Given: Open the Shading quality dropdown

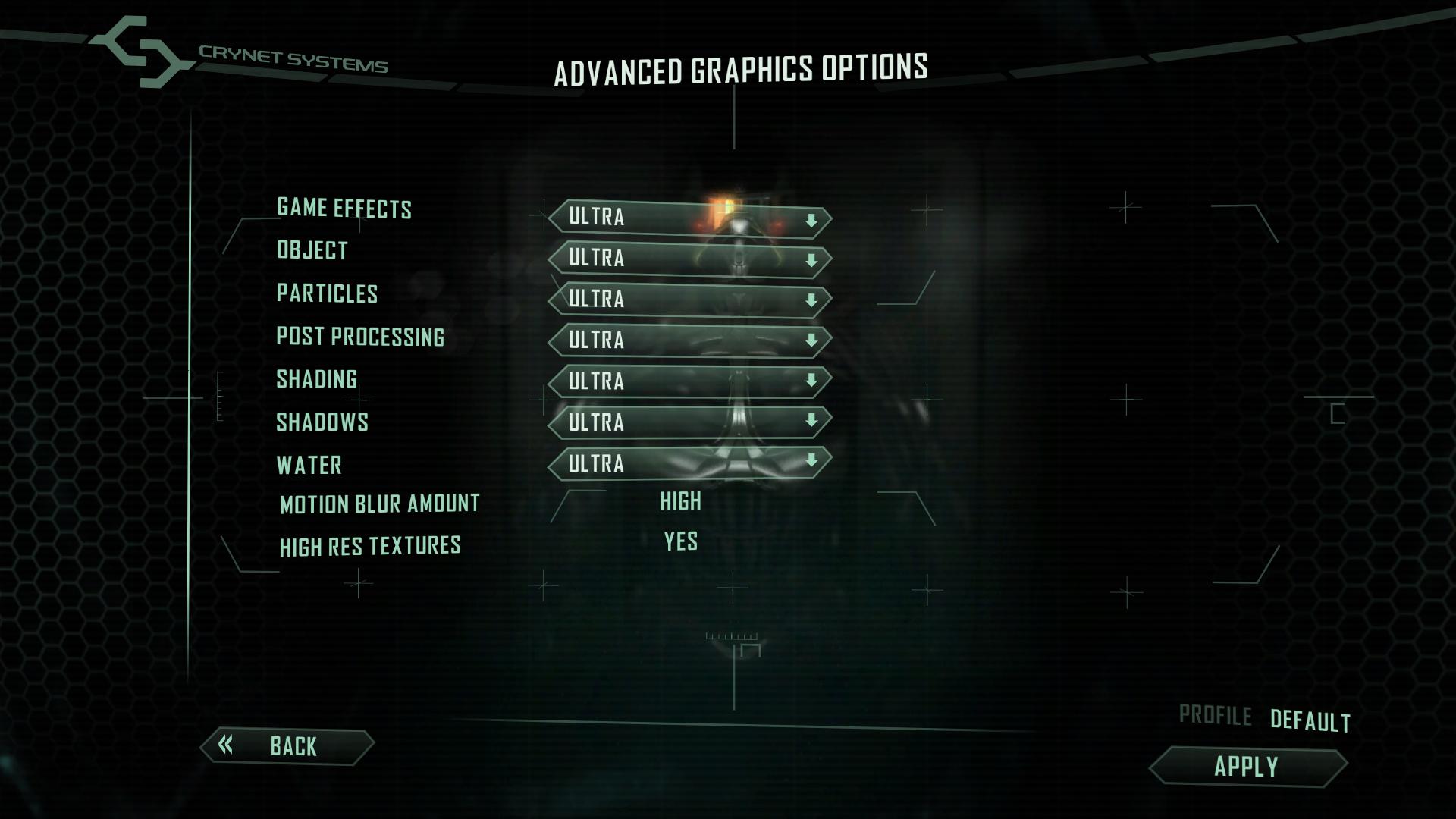Looking at the screenshot, I should point(689,381).
